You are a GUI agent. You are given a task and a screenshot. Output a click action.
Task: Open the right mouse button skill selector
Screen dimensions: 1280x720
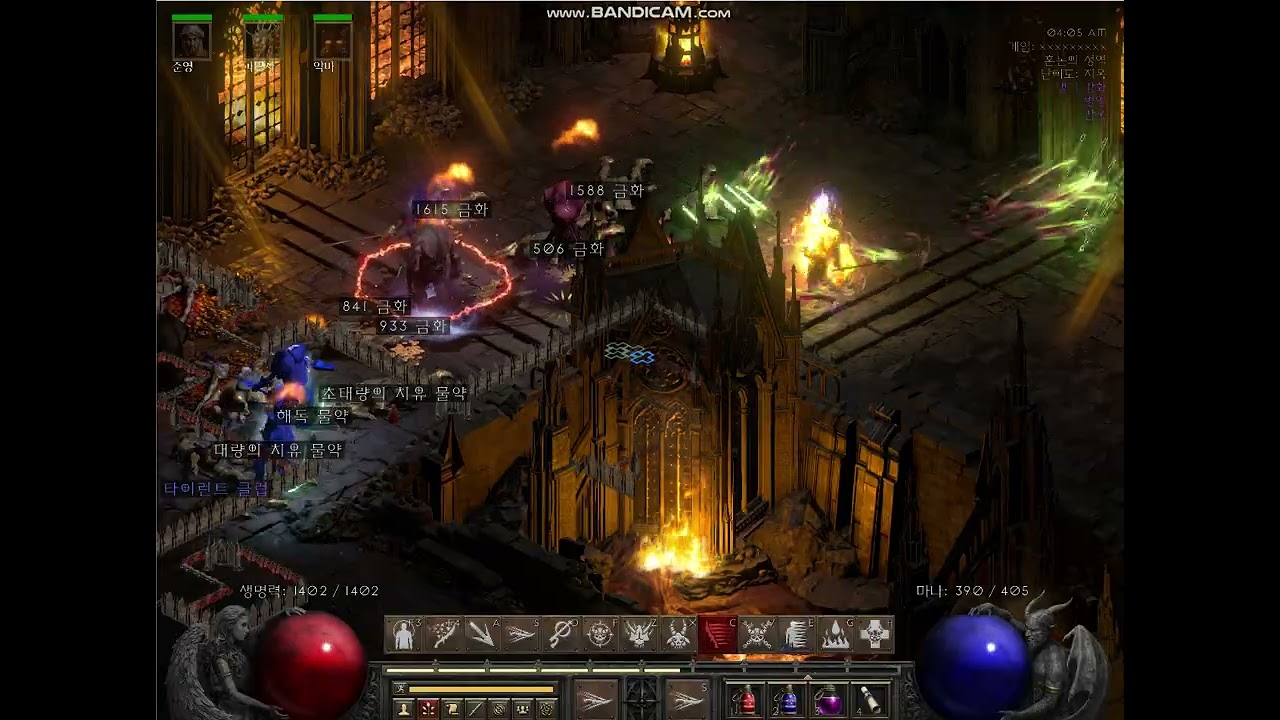[687, 697]
